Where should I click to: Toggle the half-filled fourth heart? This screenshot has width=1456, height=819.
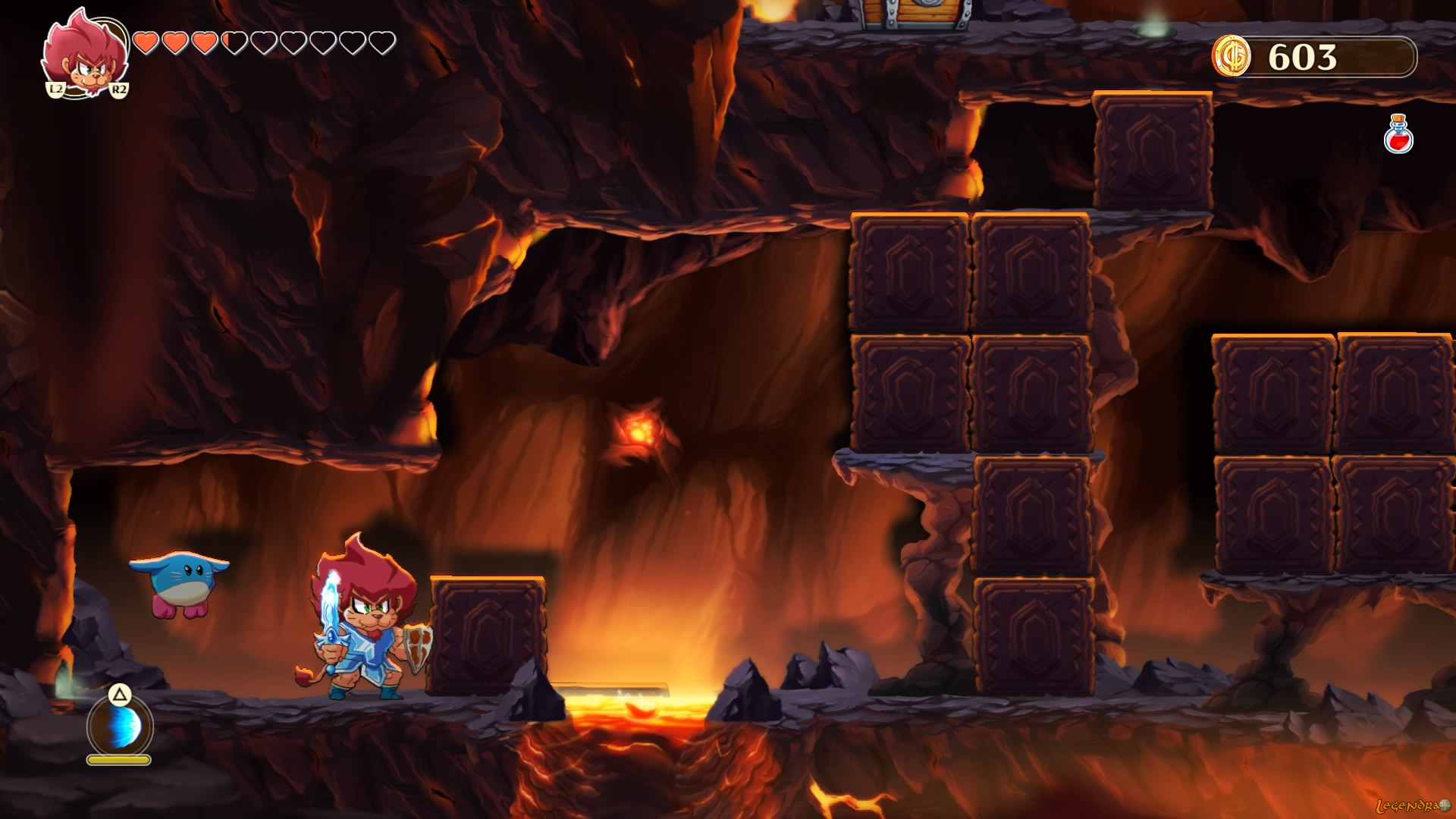coord(234,42)
